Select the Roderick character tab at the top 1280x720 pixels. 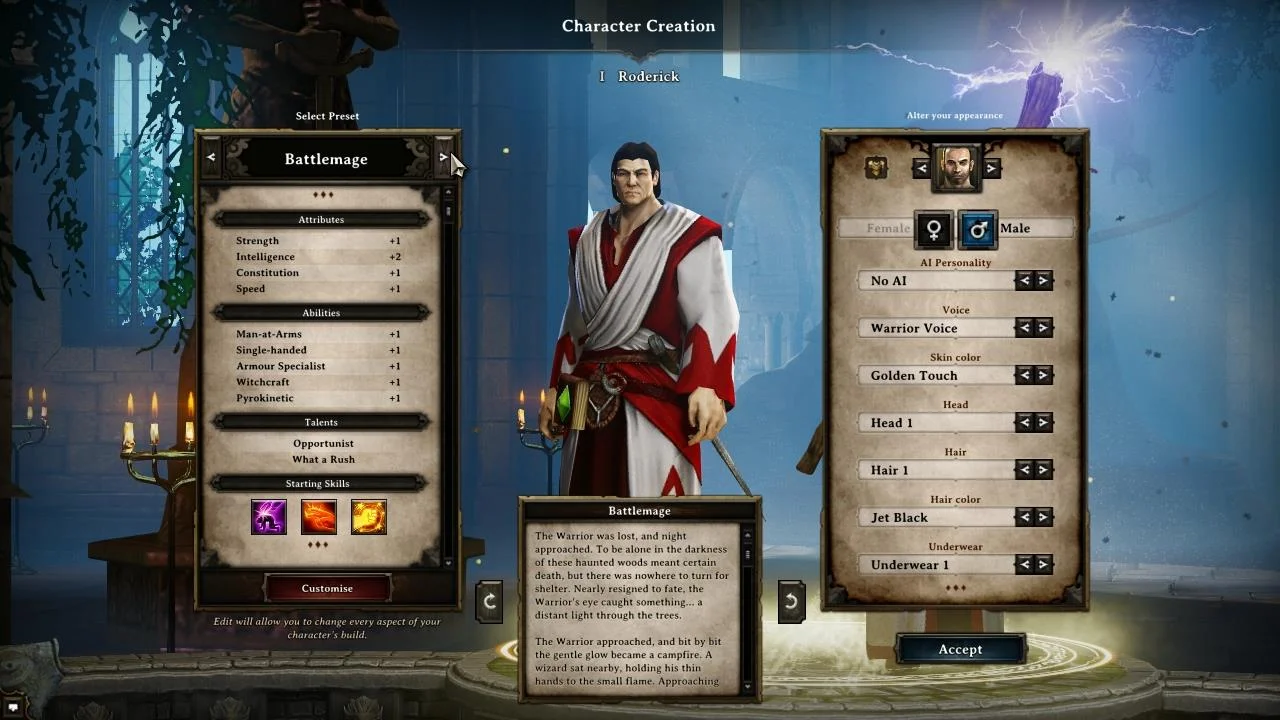pos(640,76)
